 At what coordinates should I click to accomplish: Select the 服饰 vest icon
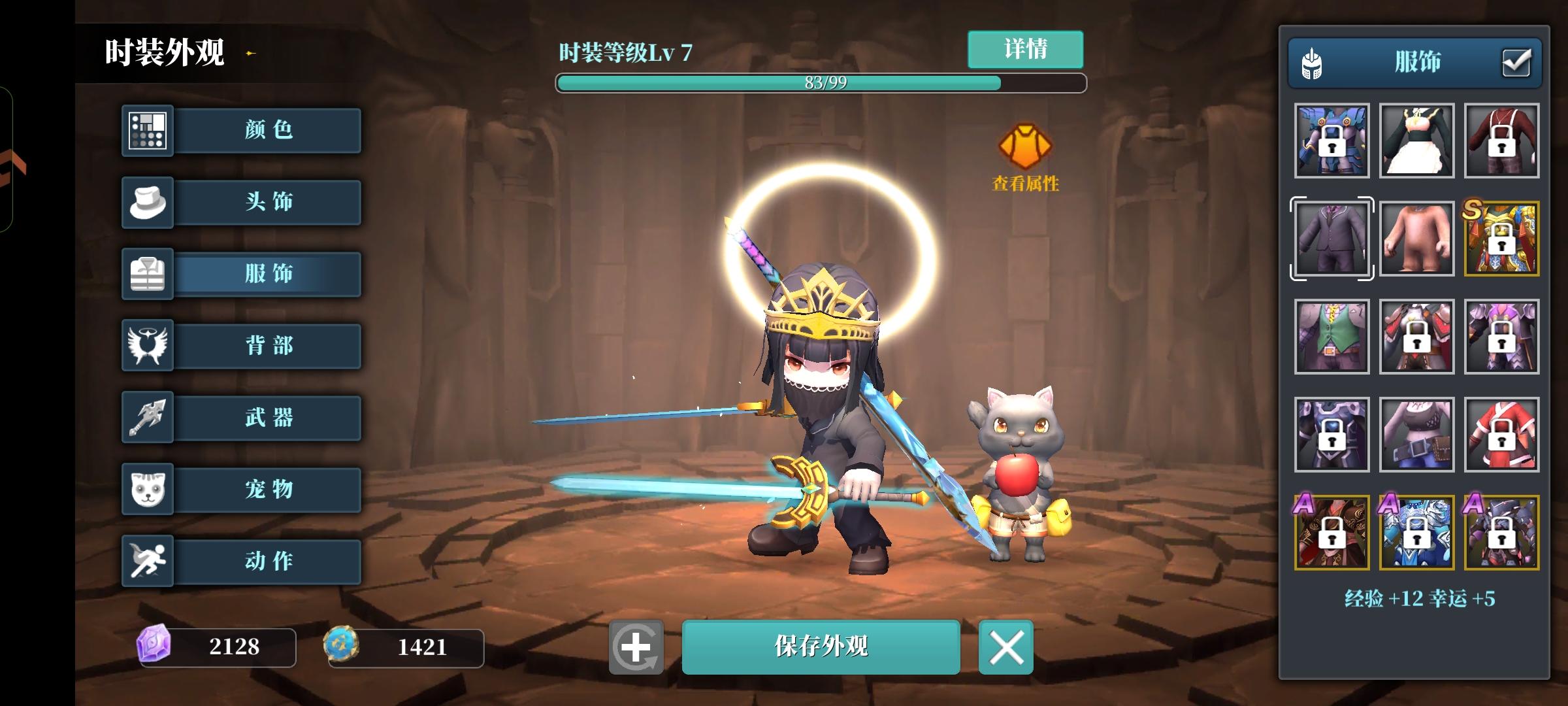coord(147,274)
